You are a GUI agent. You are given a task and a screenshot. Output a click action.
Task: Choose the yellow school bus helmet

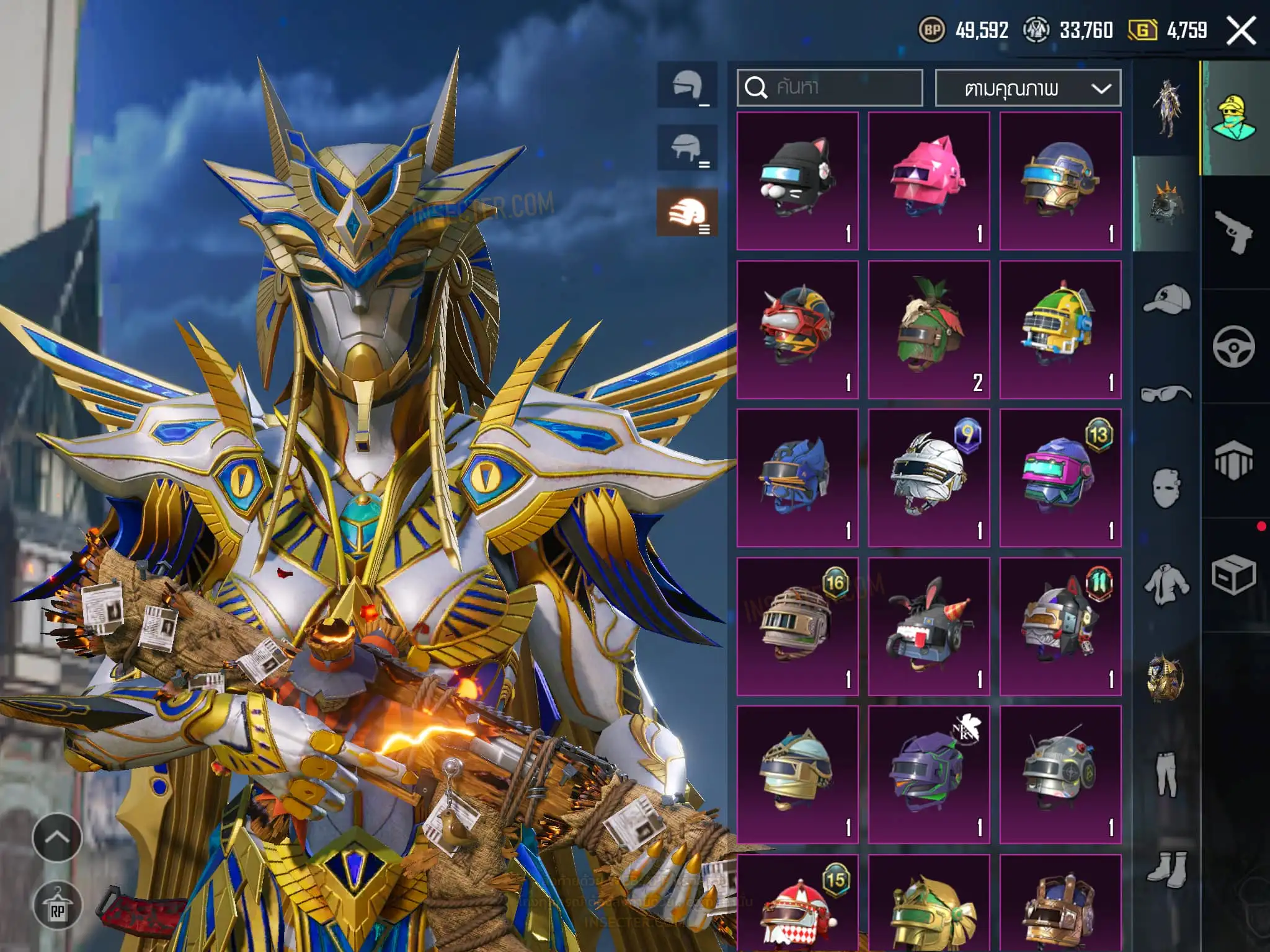click(1060, 329)
